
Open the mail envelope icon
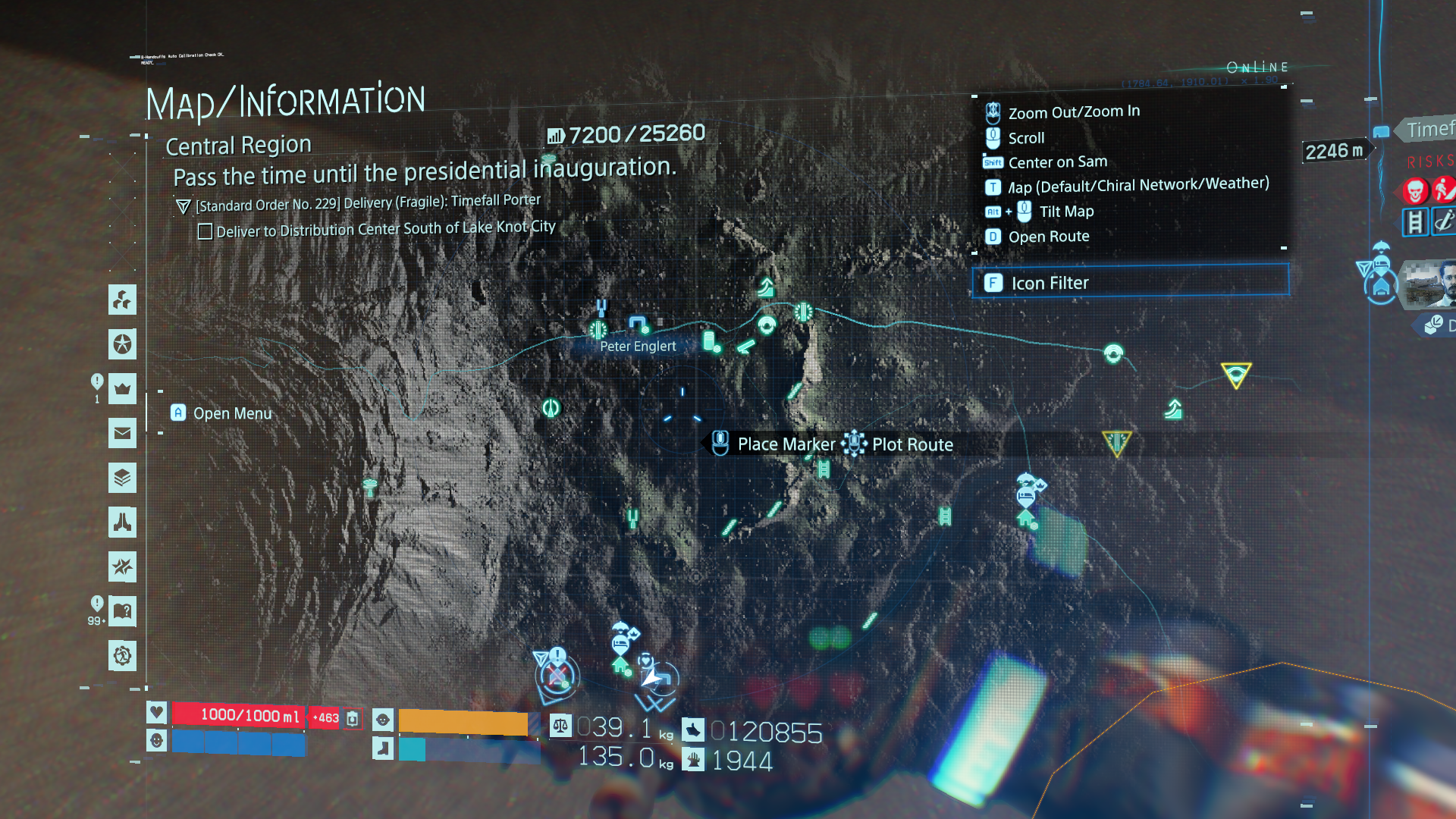tap(122, 434)
